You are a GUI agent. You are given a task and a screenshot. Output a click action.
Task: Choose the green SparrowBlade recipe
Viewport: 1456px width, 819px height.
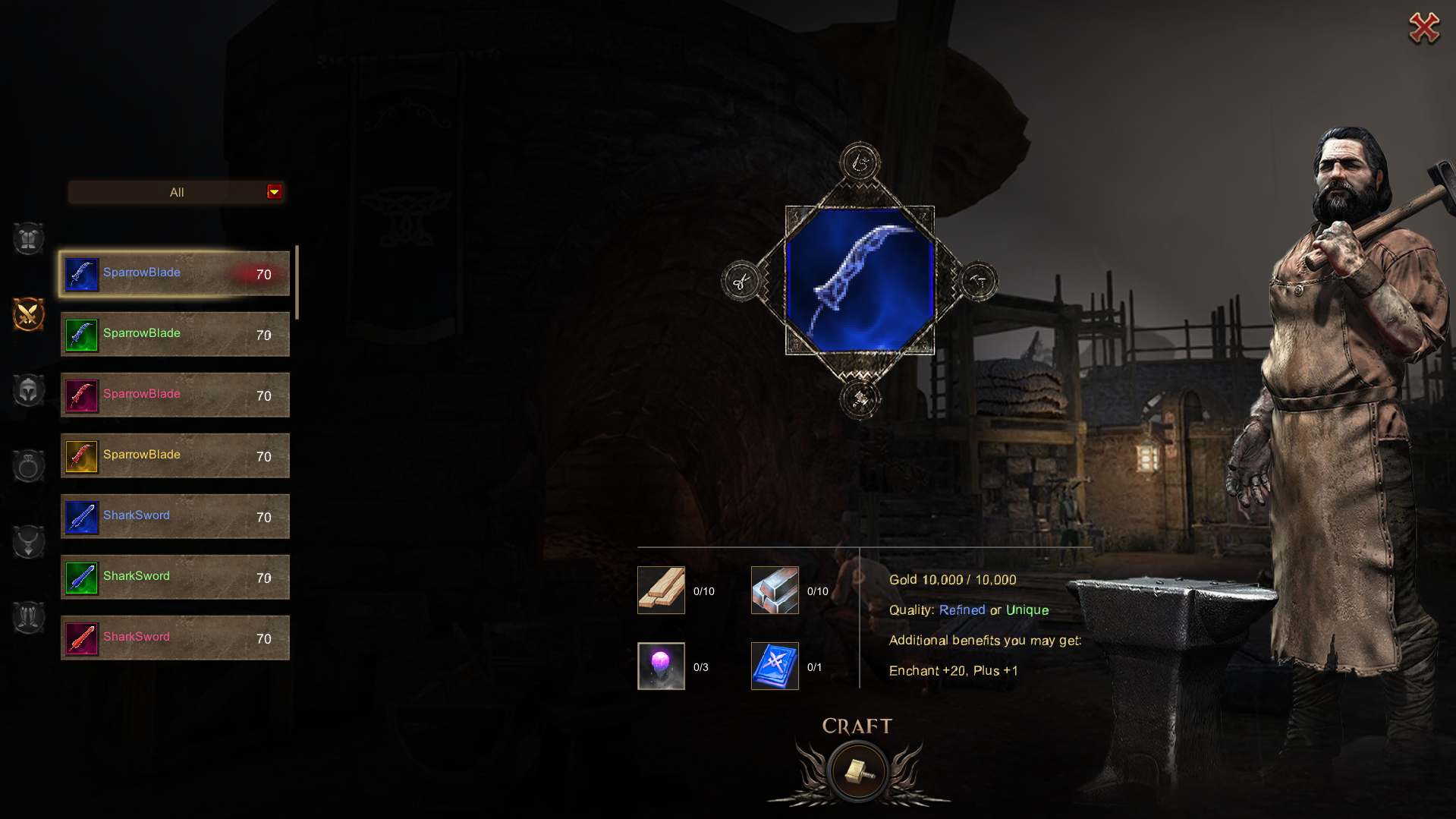(175, 334)
